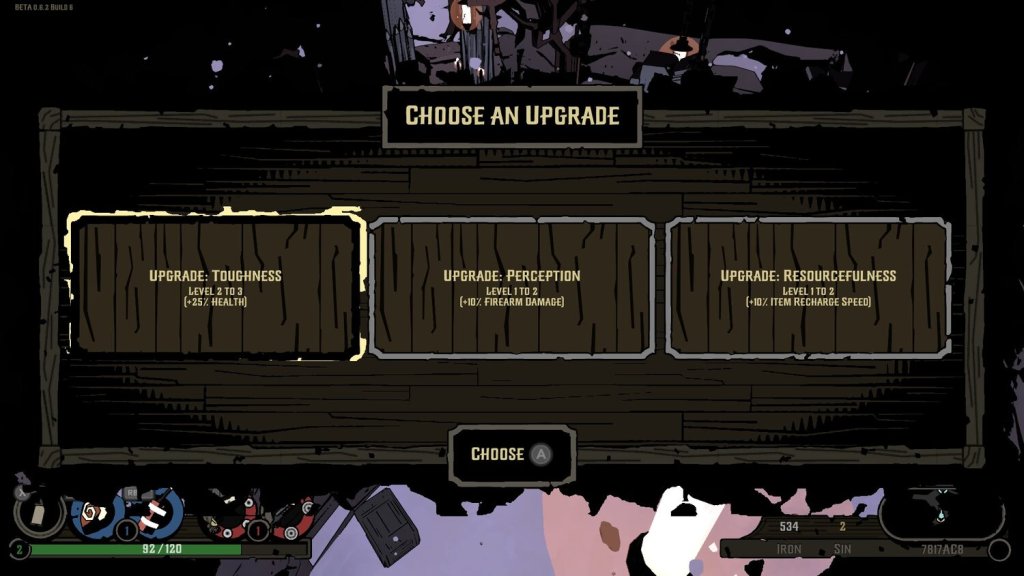Click the minimap in the corner
This screenshot has width=1024, height=576.
(941, 514)
